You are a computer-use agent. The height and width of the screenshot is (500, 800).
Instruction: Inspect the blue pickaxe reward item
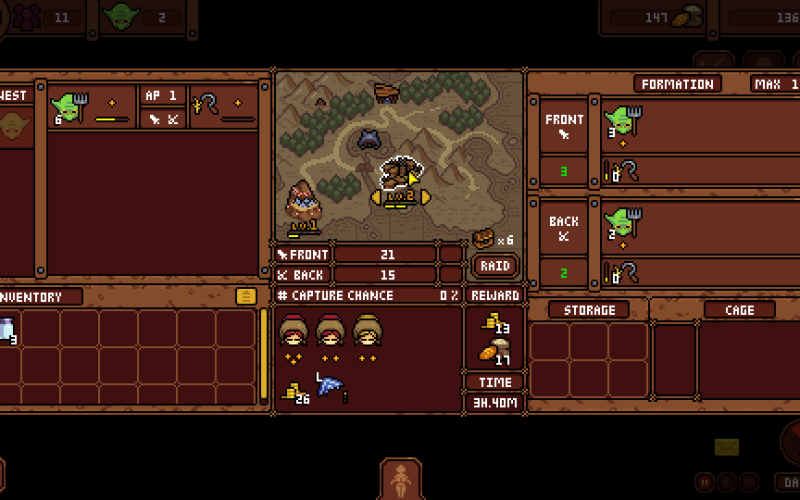point(328,385)
